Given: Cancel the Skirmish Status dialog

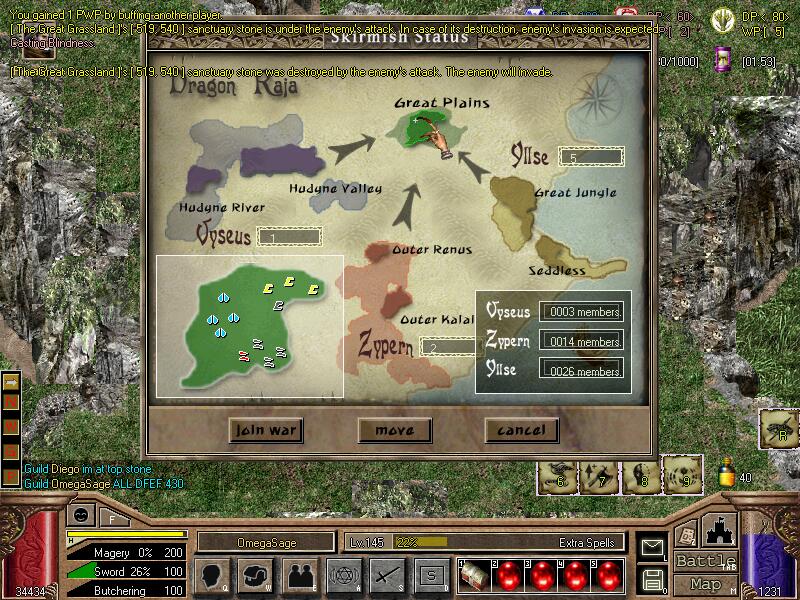Looking at the screenshot, I should point(521,430).
